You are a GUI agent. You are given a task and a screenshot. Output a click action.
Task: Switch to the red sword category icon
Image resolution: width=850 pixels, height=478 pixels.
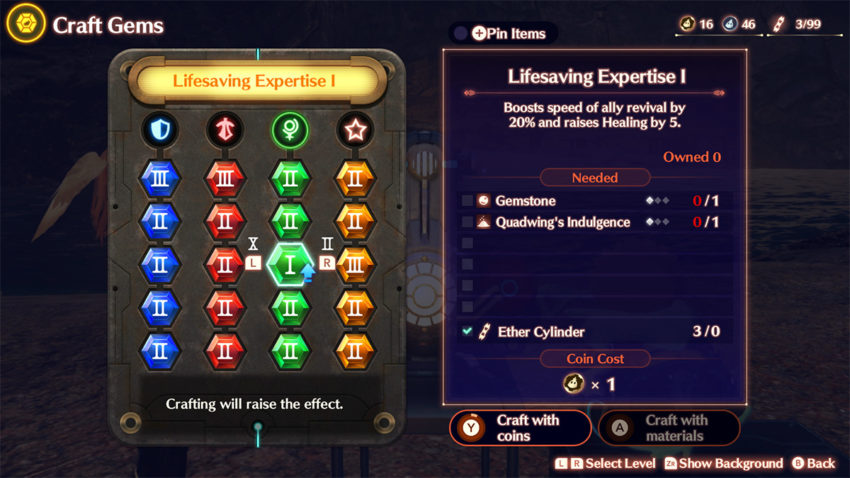pos(224,128)
